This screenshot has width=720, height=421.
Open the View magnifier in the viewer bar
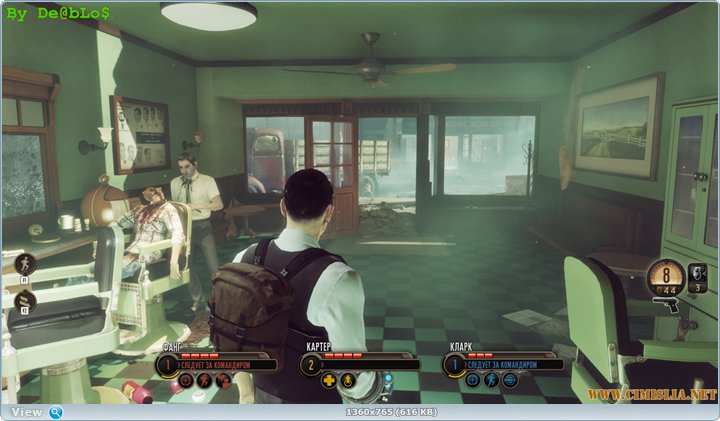tap(56, 412)
